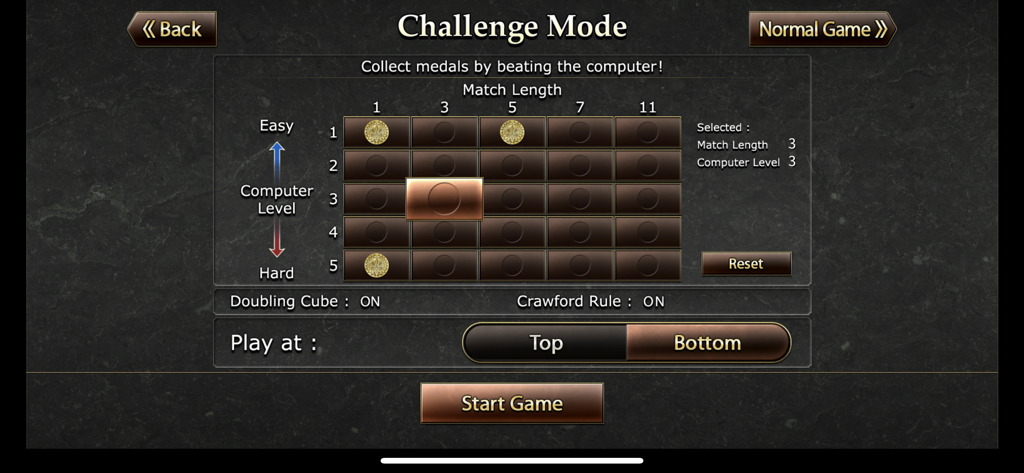The image size is (1024, 473).
Task: Choose to play at Top
Action: tap(545, 343)
